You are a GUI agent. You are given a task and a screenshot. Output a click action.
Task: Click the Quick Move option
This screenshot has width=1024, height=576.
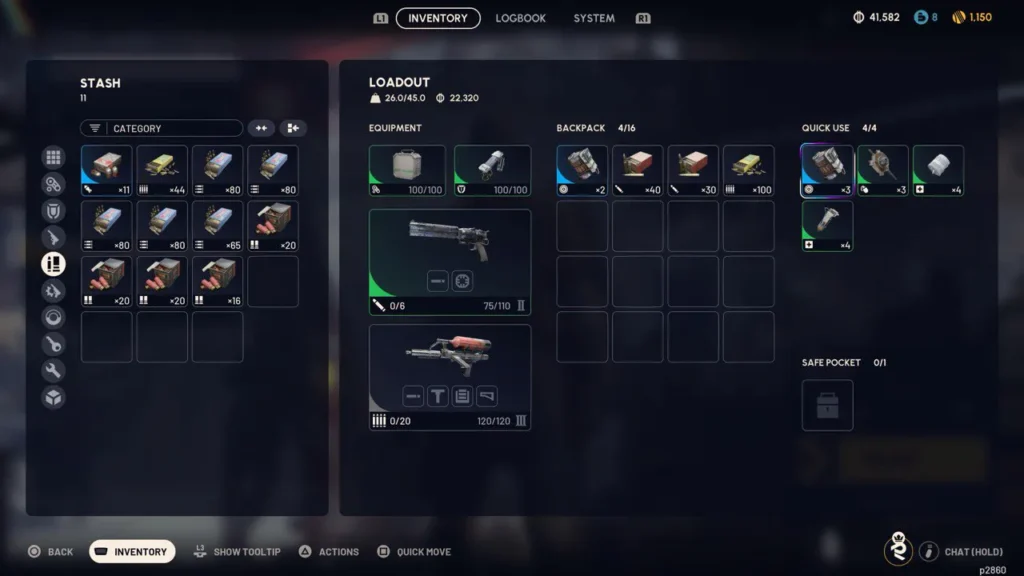point(414,552)
